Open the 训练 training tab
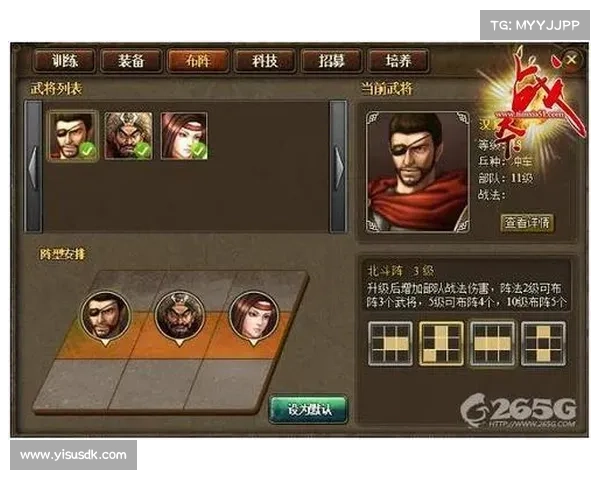This screenshot has height=480, width=600. pos(66,61)
